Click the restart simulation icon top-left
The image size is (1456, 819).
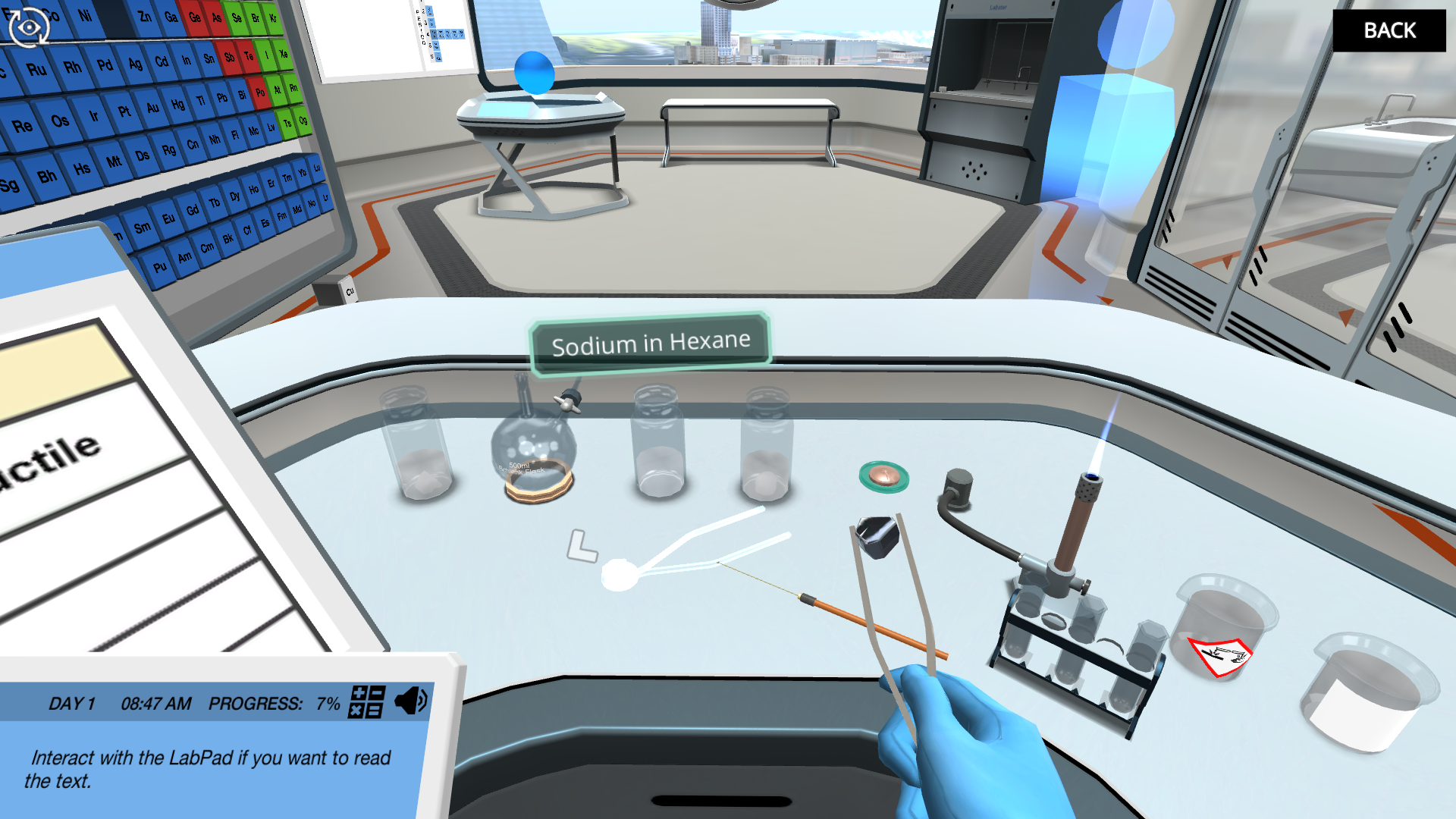tap(28, 27)
